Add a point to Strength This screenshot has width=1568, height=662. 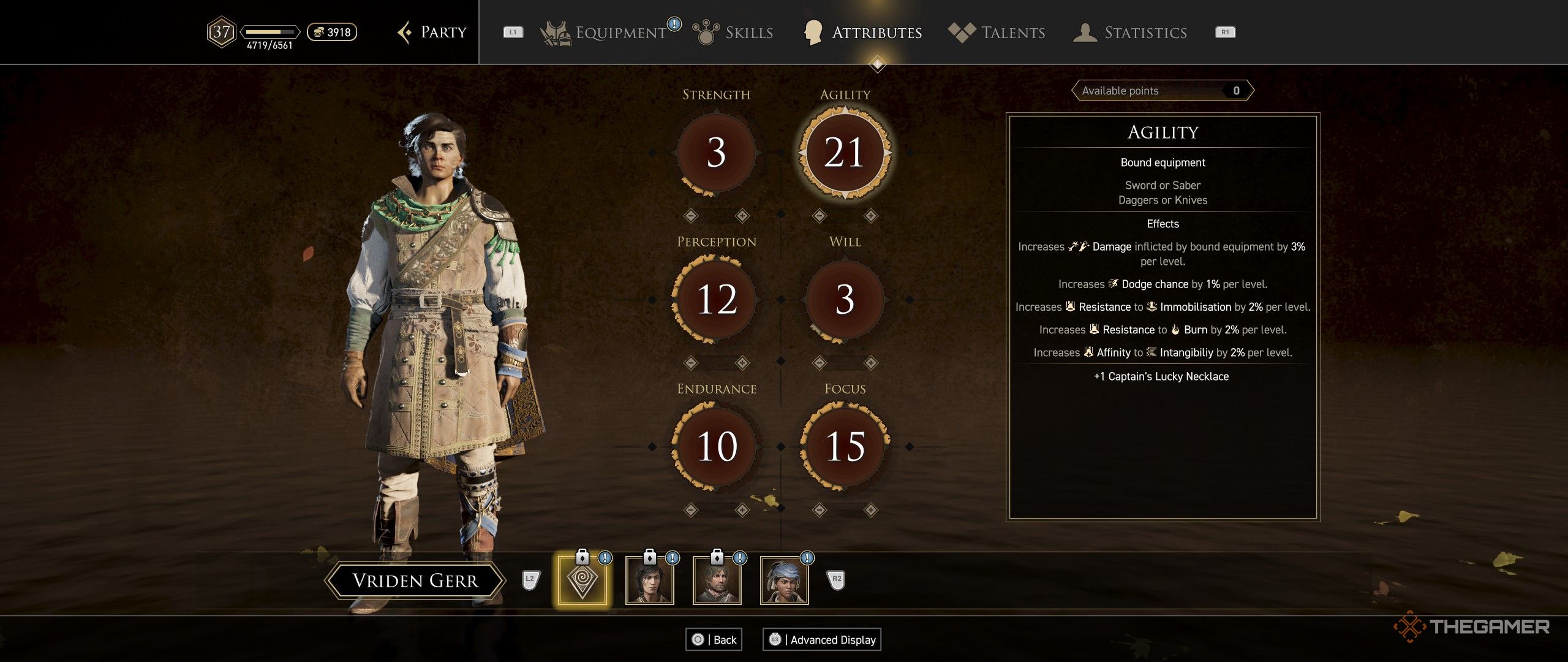(742, 216)
